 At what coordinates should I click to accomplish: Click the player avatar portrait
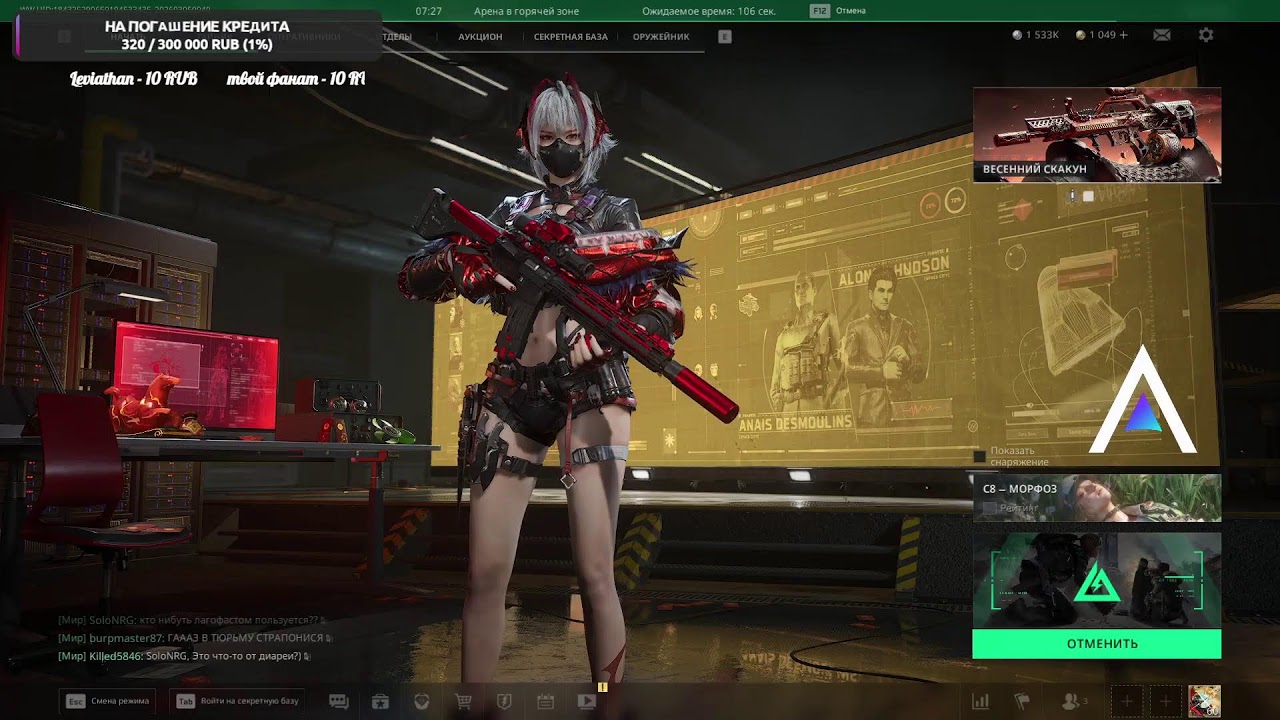click(x=1204, y=701)
